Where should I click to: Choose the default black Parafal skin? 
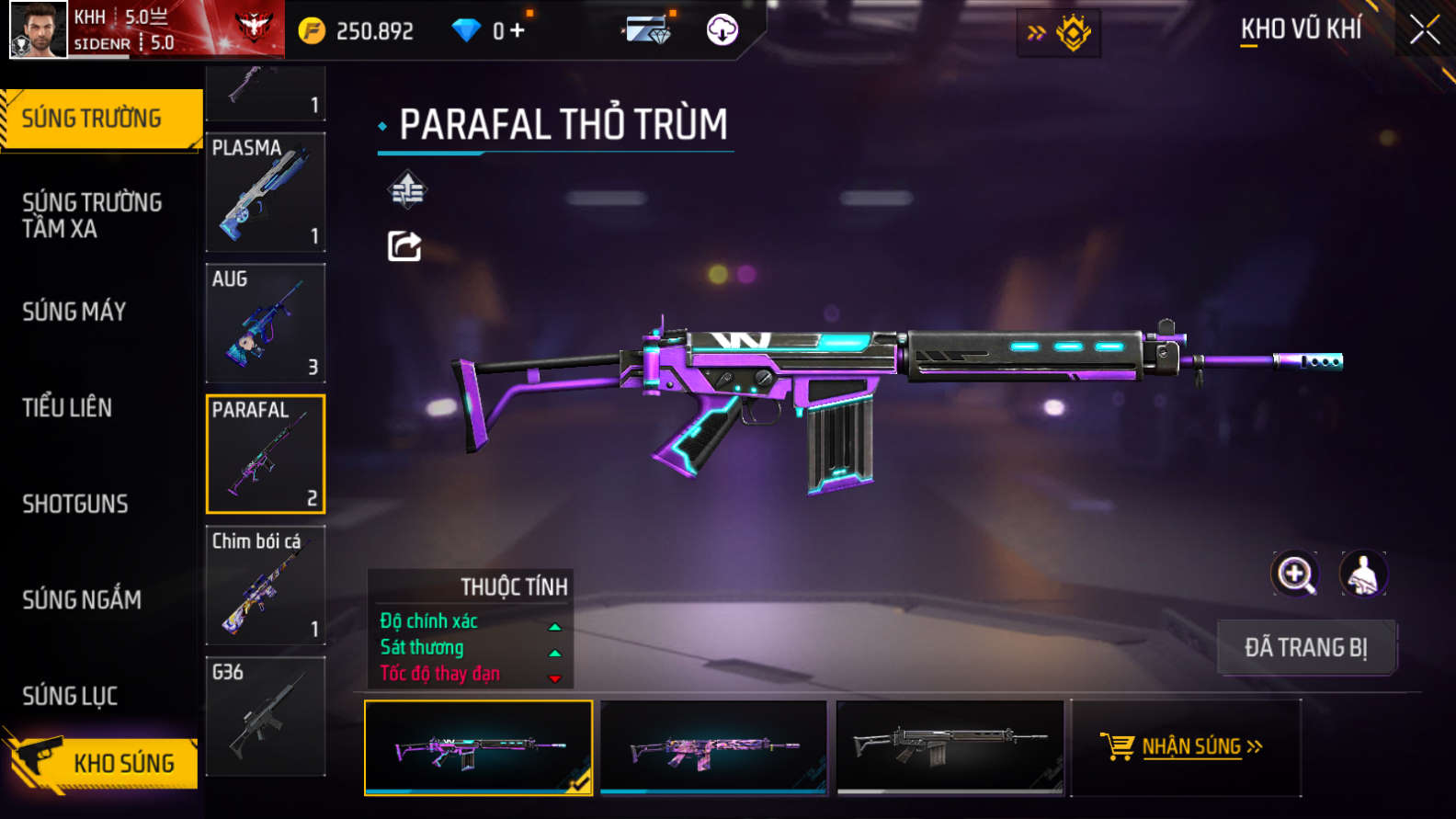950,747
